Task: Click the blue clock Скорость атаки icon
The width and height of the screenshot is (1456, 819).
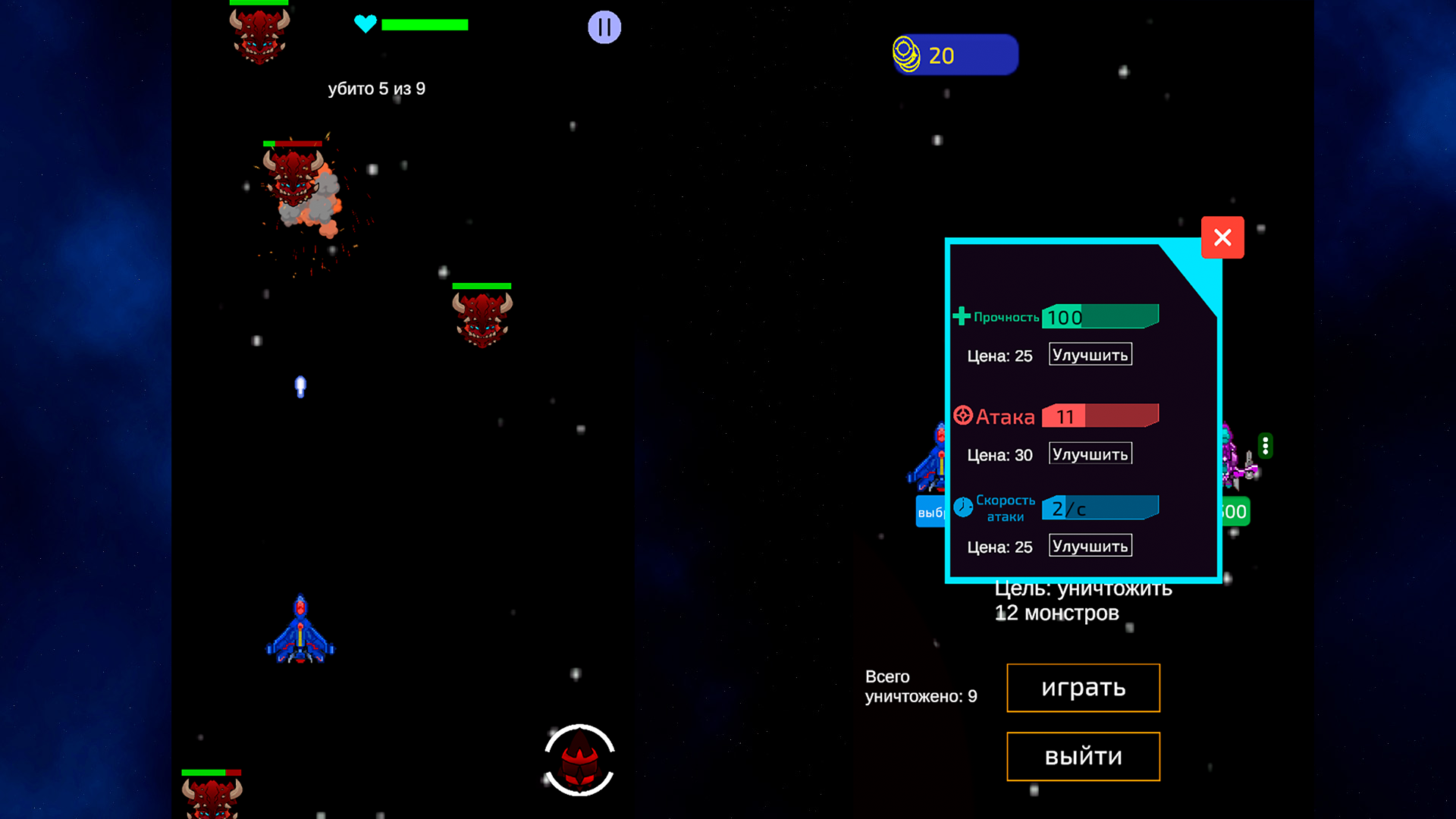Action: (x=962, y=507)
